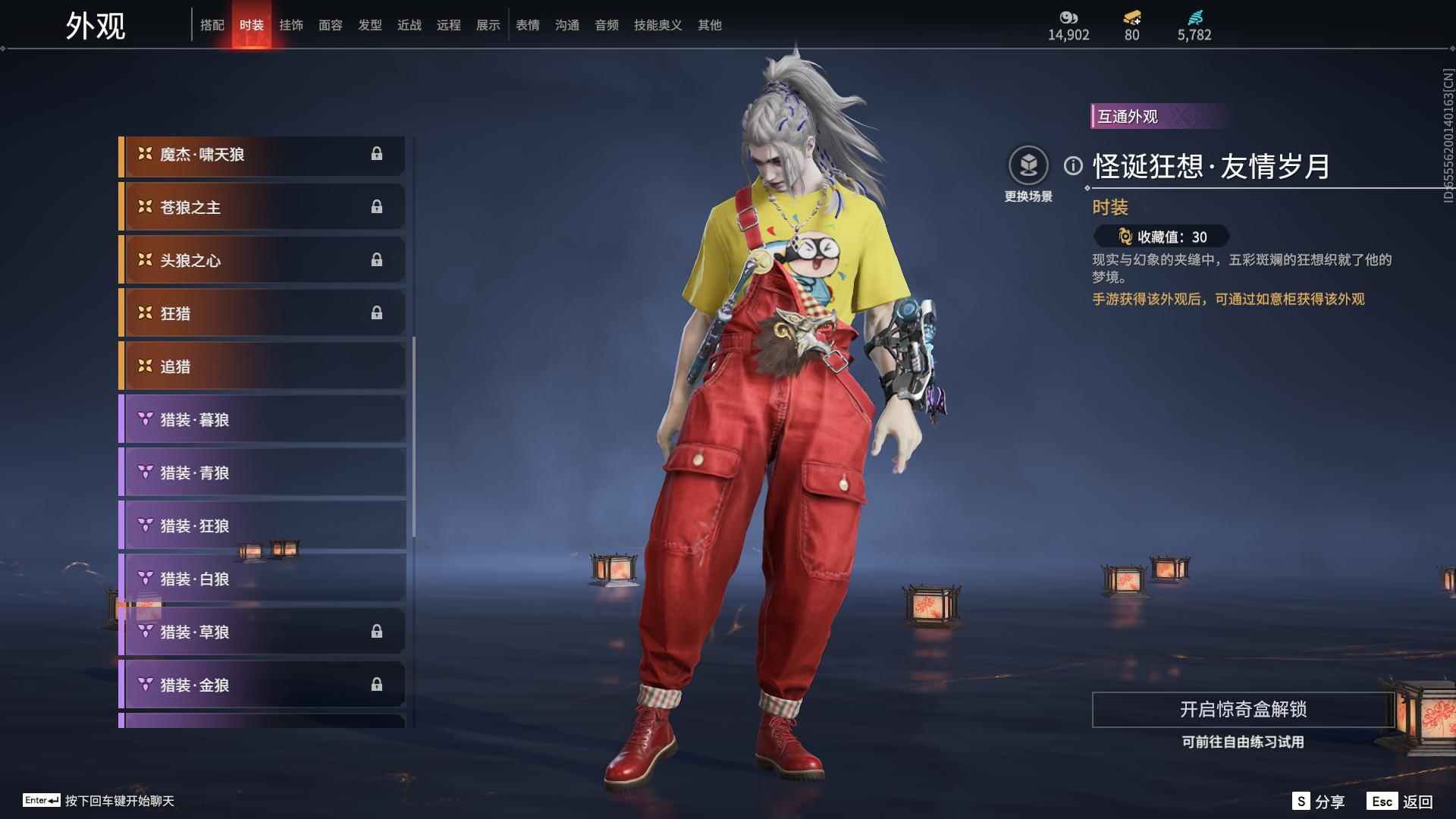Viewport: 1456px width, 819px height.
Task: Click the gold ingot top-up icon showing 80
Action: (1131, 14)
